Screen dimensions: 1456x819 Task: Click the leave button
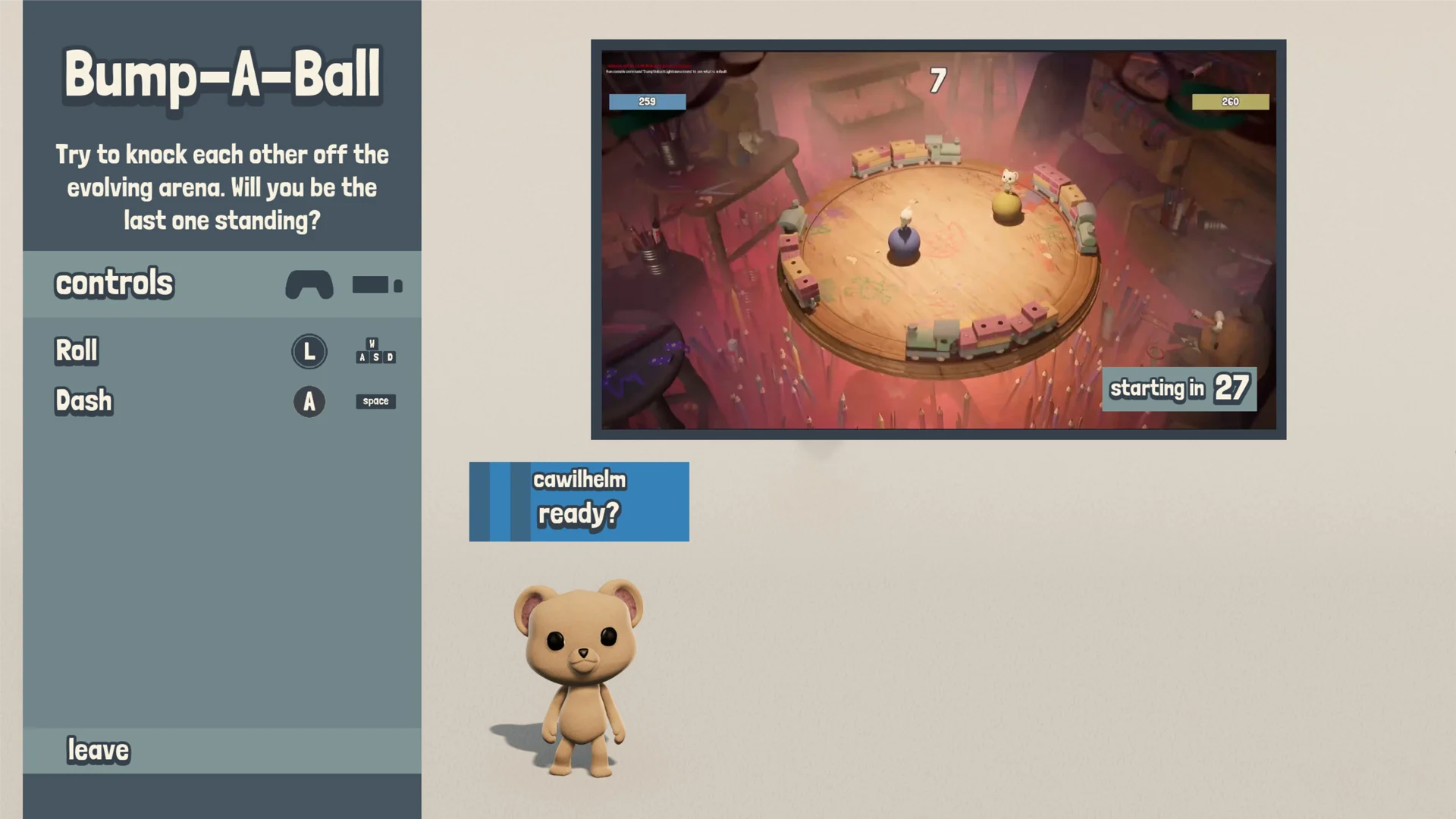pyautogui.click(x=99, y=750)
